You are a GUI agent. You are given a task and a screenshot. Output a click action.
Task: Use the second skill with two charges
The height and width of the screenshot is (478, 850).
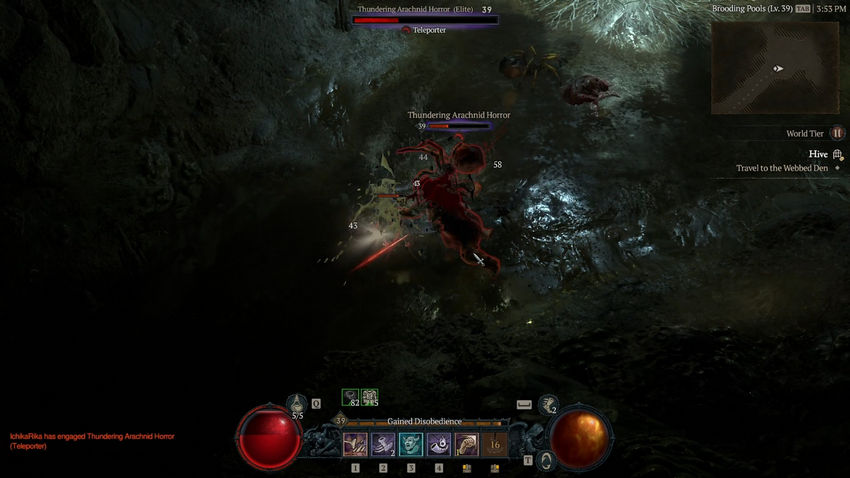[383, 444]
